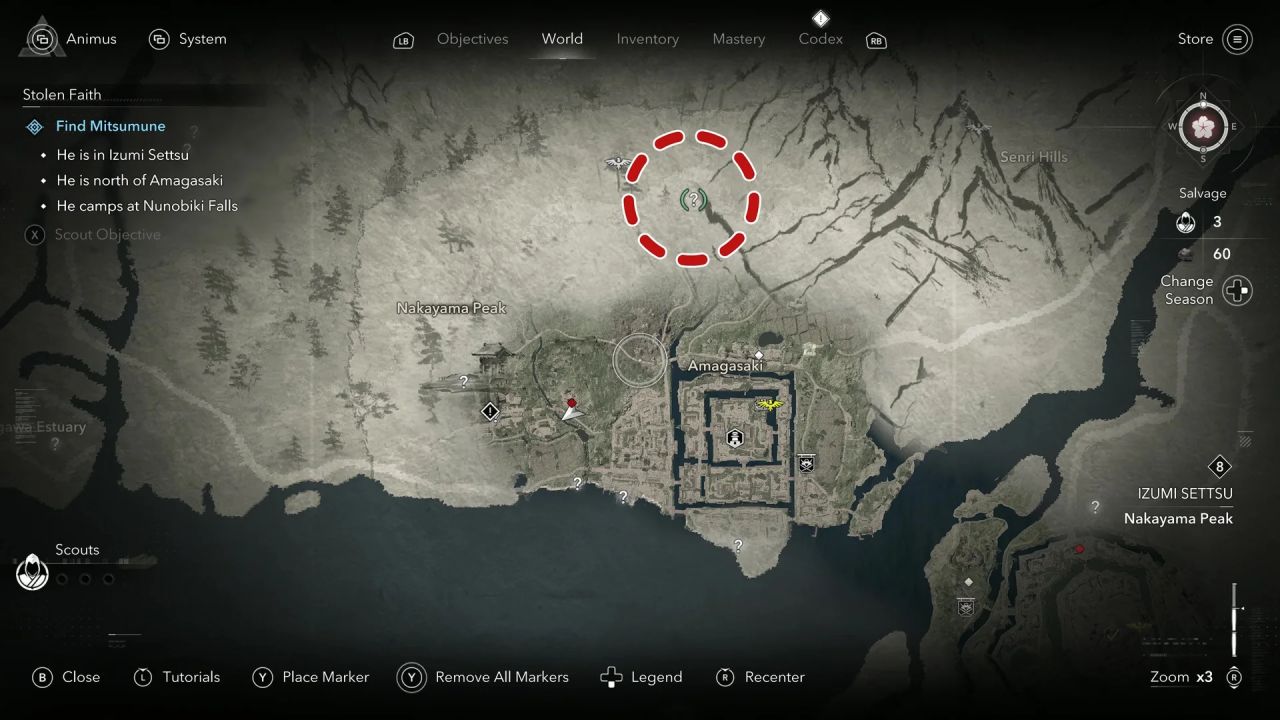This screenshot has height=720, width=1280.
Task: Select the Mastery tab
Action: (738, 39)
